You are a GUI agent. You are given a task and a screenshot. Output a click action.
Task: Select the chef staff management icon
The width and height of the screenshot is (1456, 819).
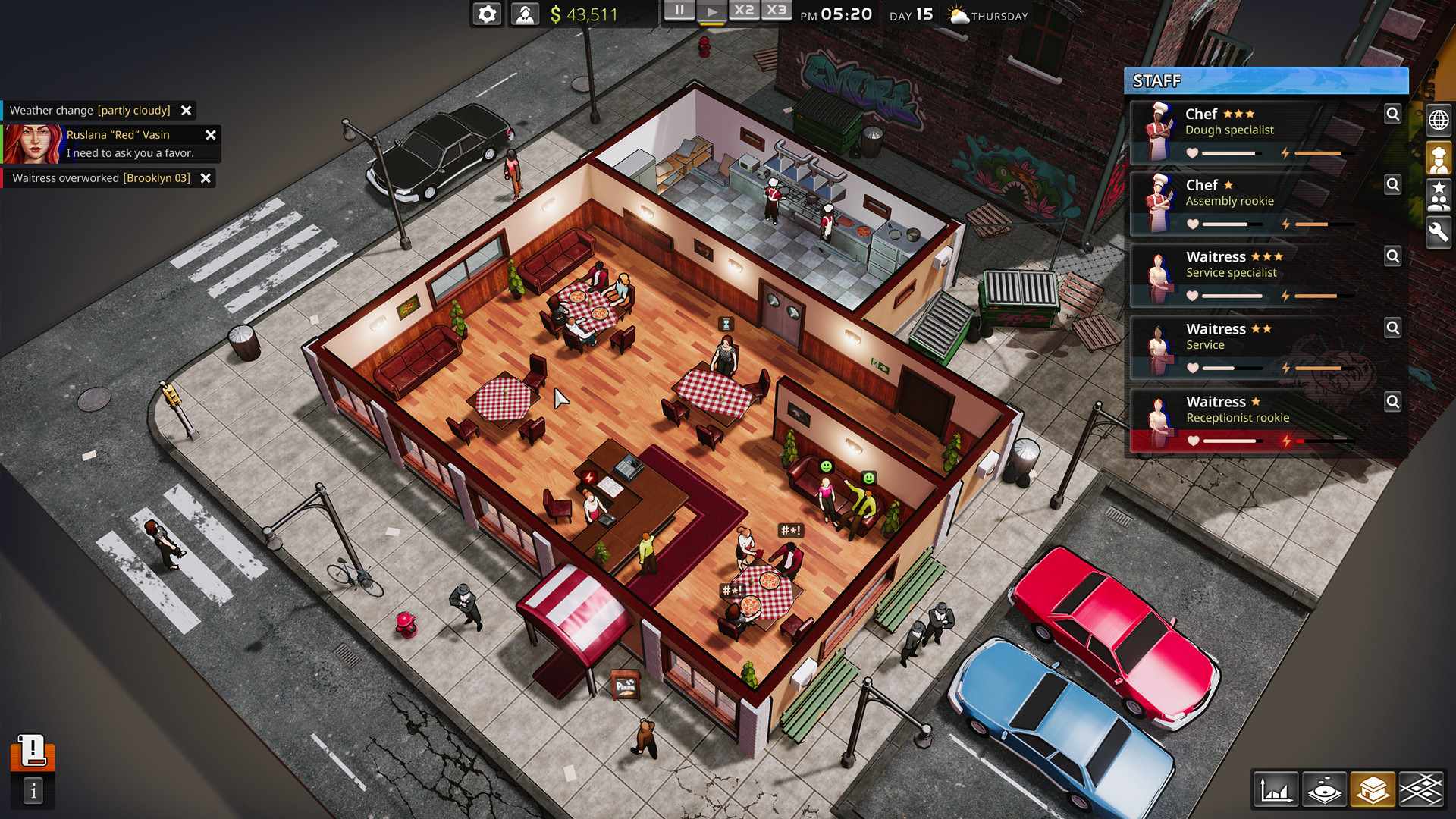(1439, 157)
